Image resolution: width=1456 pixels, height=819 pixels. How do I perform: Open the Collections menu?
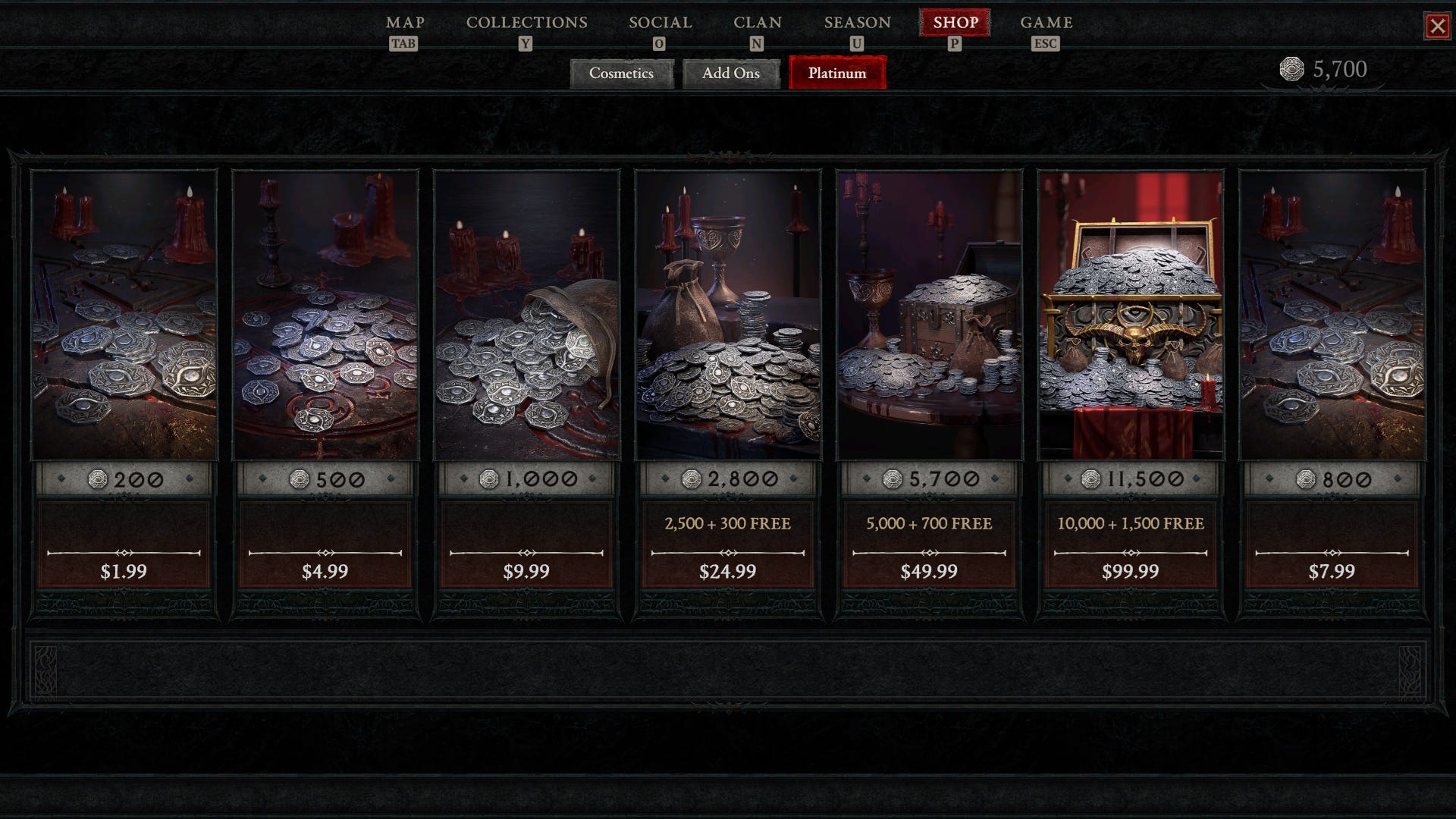pyautogui.click(x=526, y=23)
